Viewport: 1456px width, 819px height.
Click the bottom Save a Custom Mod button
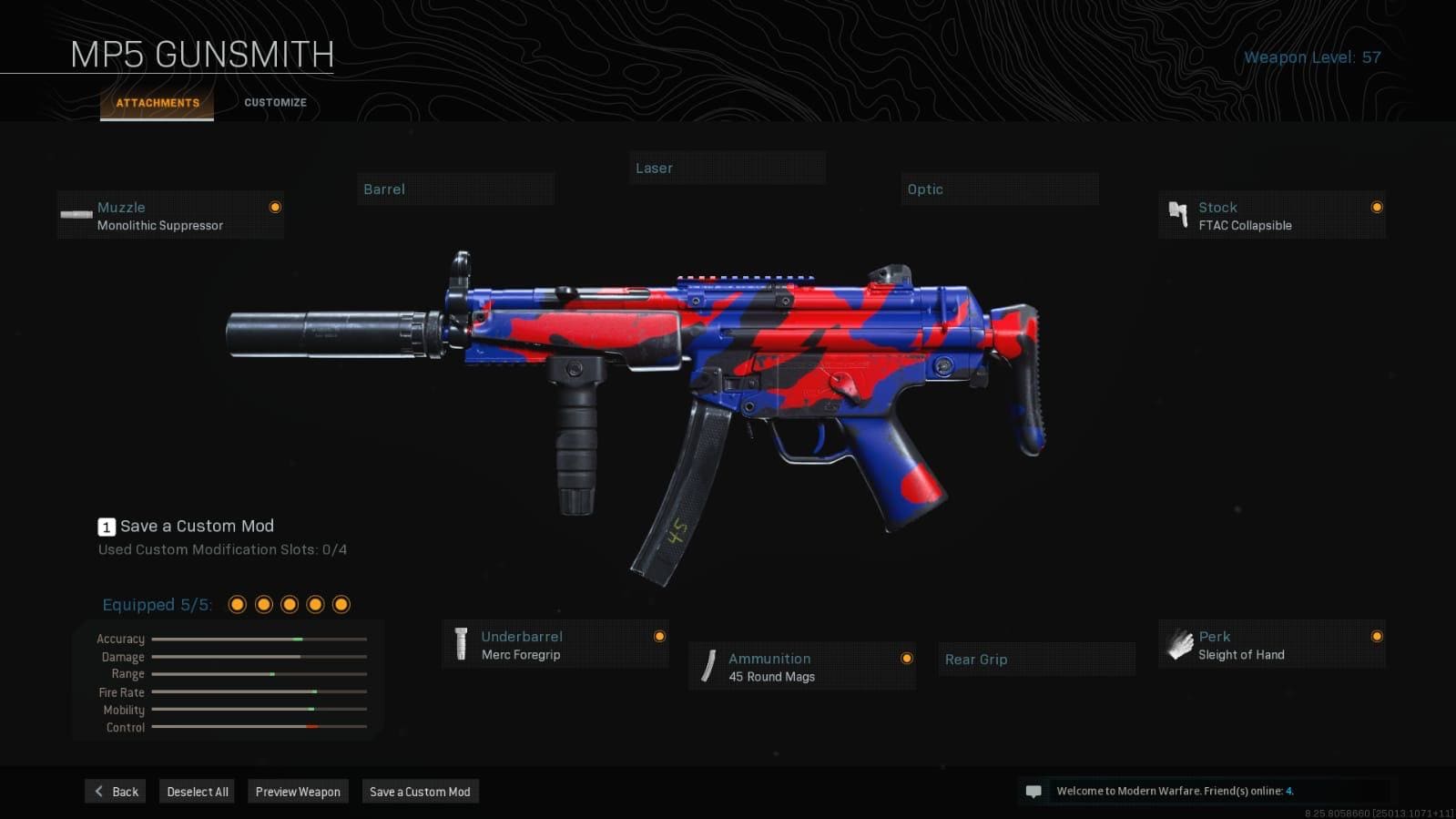tap(420, 792)
